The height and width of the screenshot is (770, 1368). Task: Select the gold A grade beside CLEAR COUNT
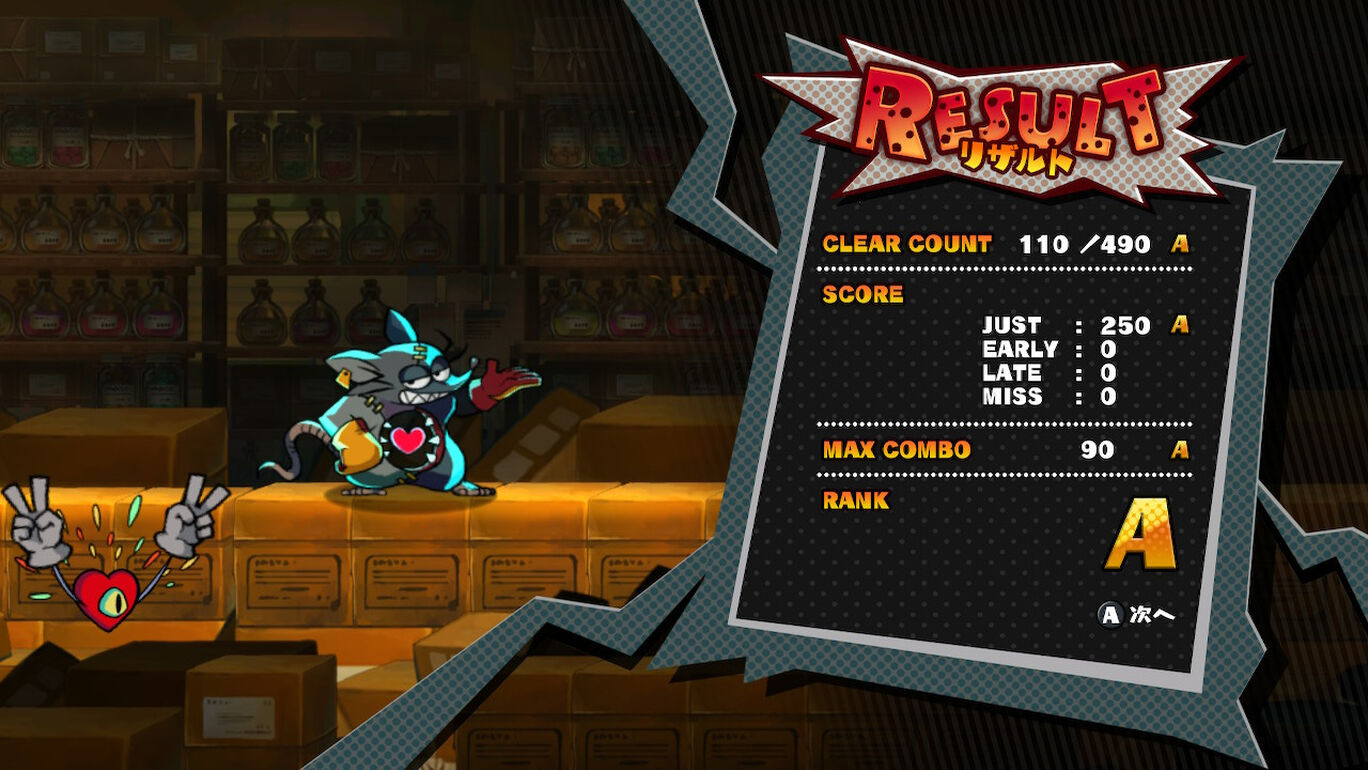click(1181, 245)
